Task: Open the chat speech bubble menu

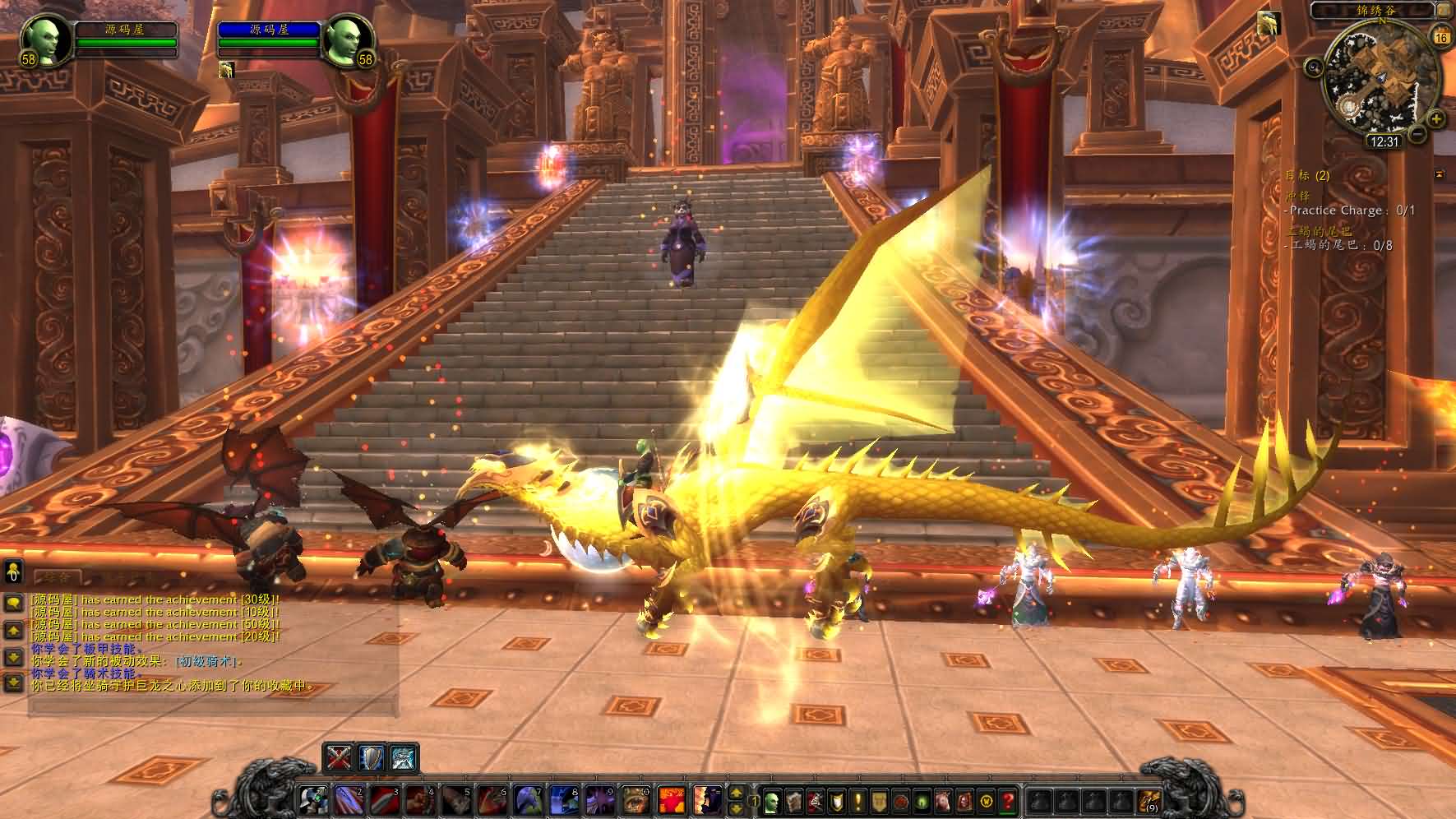Action: pos(13,603)
